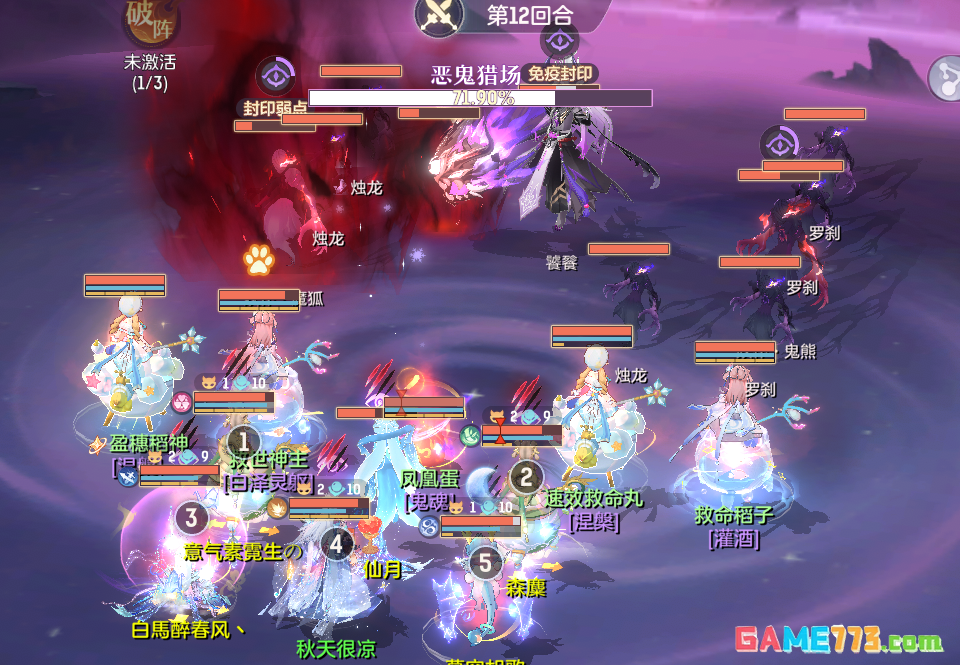Select the unit marked with number 2
The width and height of the screenshot is (960, 665).
pos(527,476)
